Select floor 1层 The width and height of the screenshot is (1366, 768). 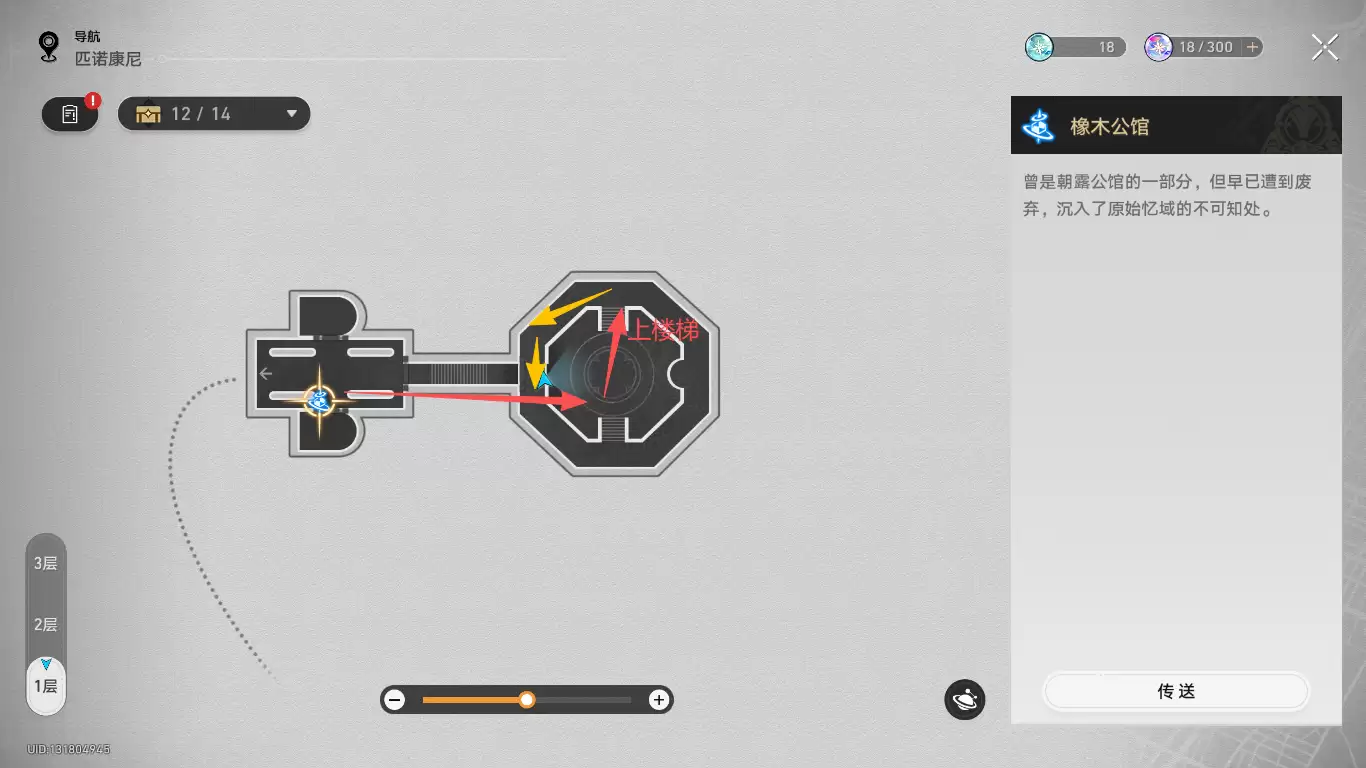pos(46,686)
